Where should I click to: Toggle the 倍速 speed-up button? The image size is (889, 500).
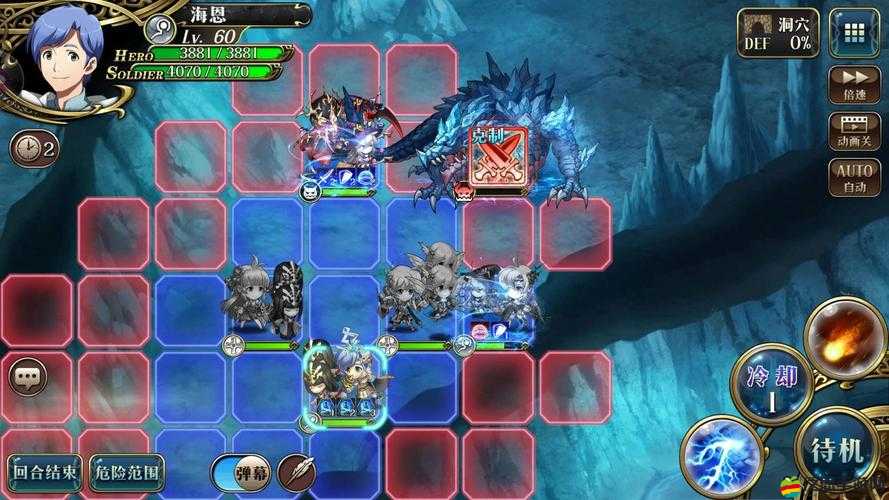click(x=854, y=84)
